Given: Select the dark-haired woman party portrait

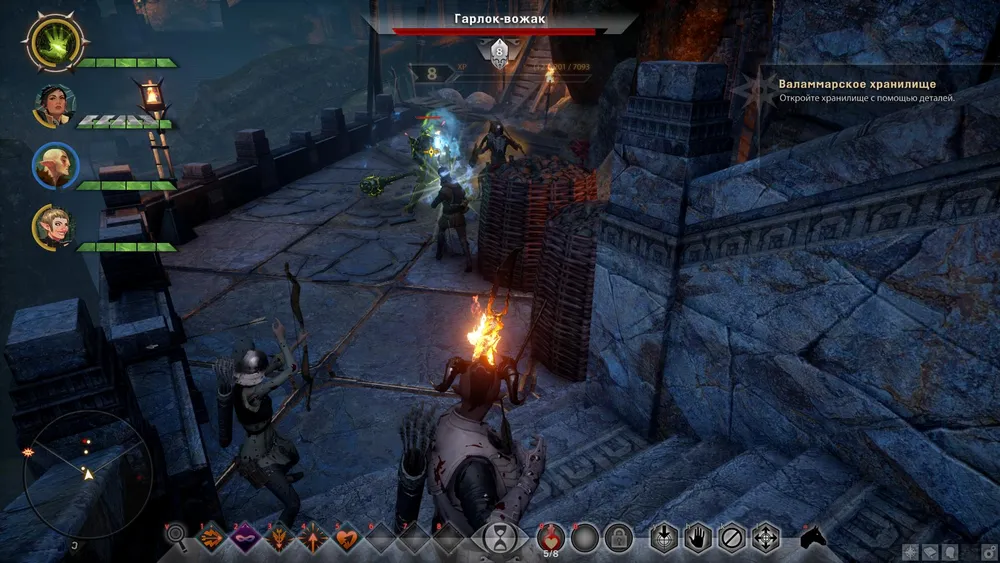Looking at the screenshot, I should coord(55,105).
